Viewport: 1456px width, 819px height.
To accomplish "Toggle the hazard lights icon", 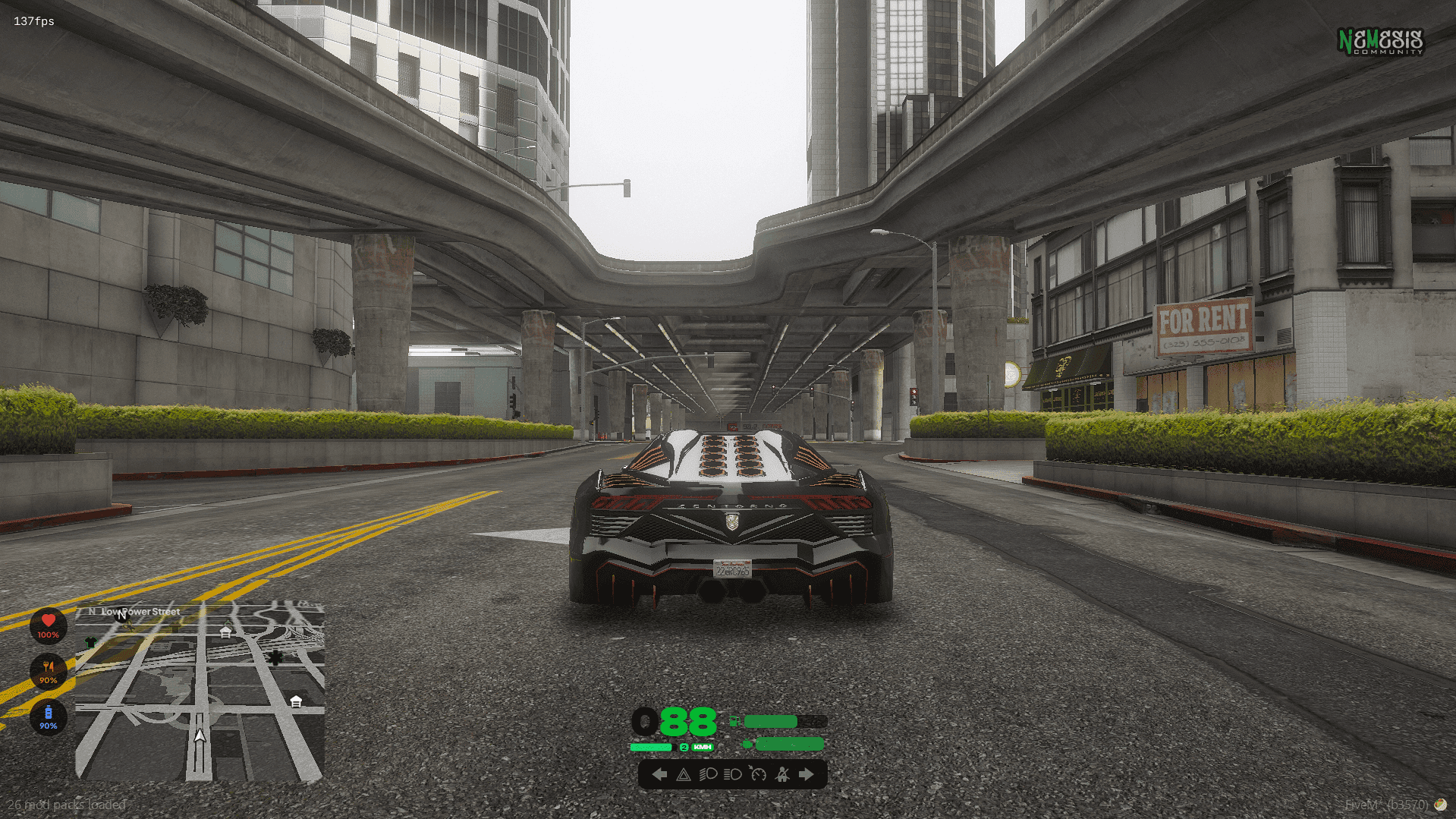I will (684, 775).
